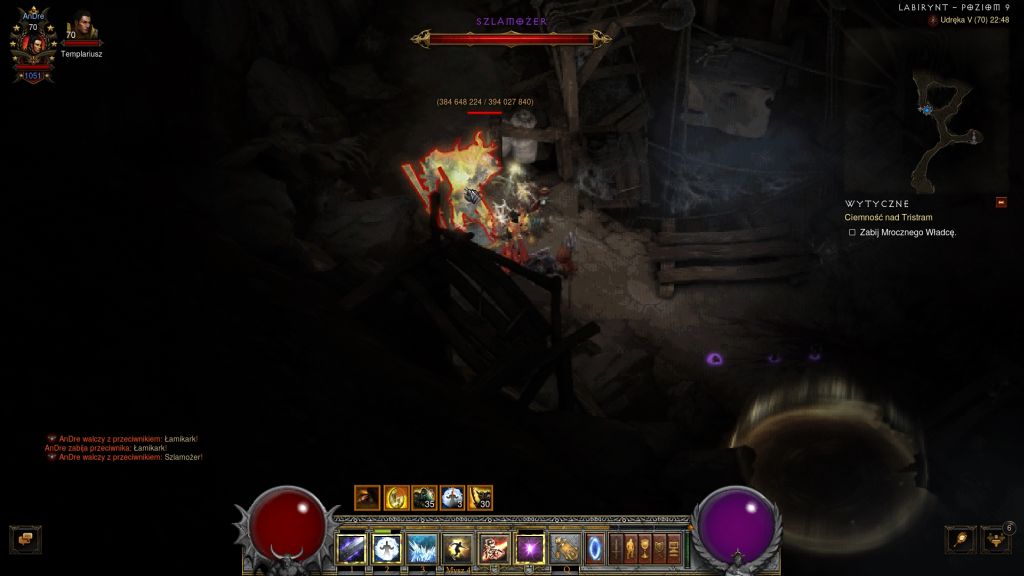
Task: Click the golden key icon button
Action: (961, 539)
